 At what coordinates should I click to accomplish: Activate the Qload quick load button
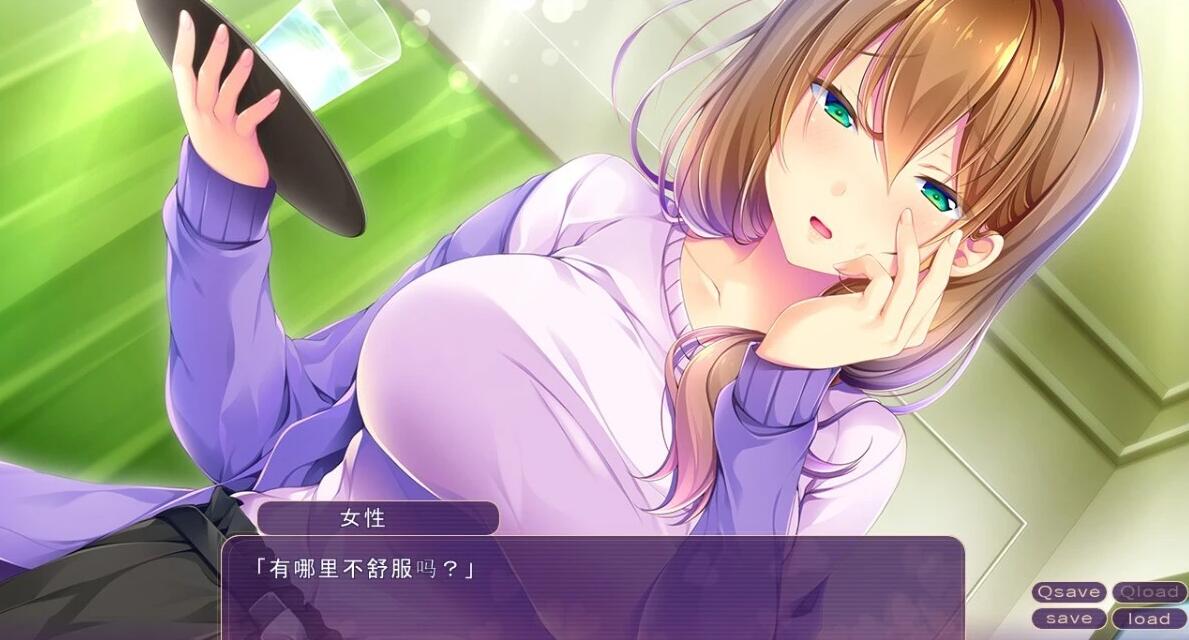[x=1149, y=592]
